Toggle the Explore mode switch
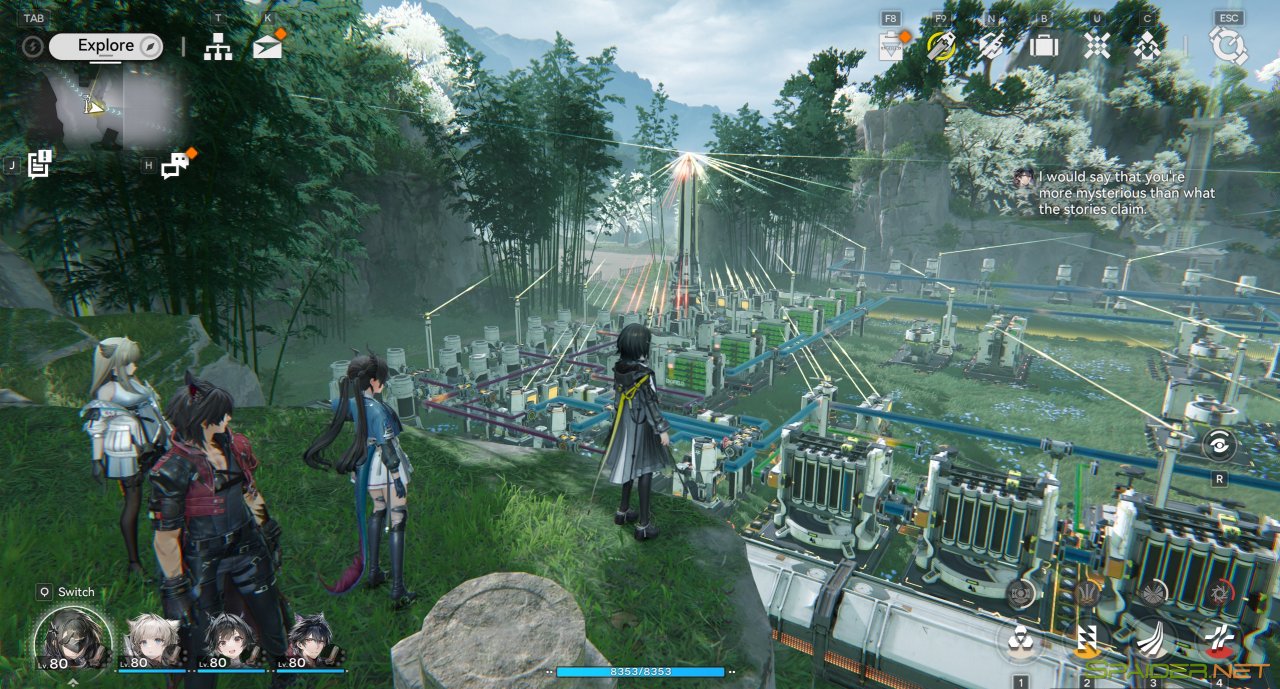 [105, 46]
